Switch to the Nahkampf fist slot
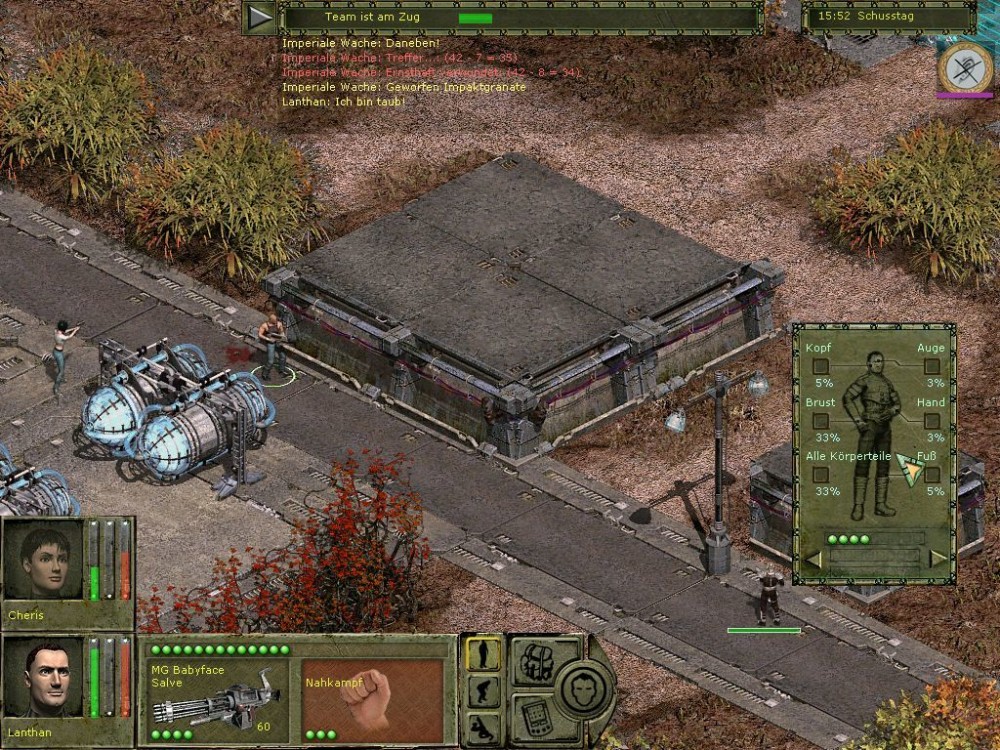This screenshot has width=1000, height=750. click(x=372, y=696)
